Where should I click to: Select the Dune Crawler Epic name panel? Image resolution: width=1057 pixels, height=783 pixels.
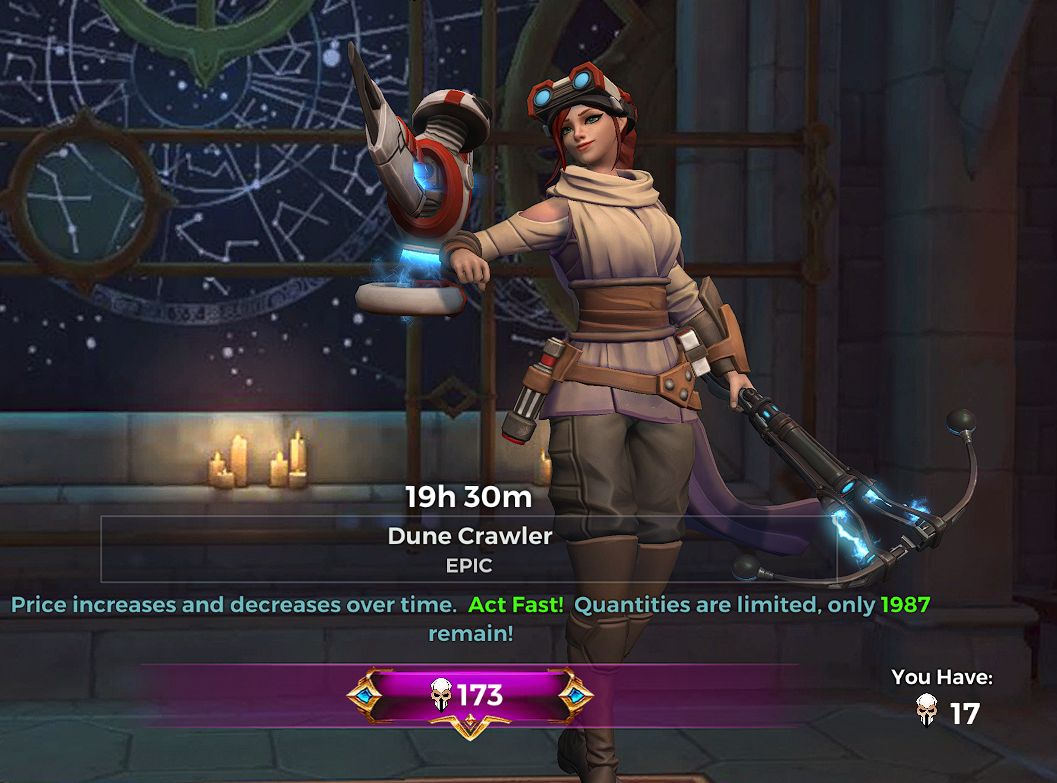coord(469,549)
